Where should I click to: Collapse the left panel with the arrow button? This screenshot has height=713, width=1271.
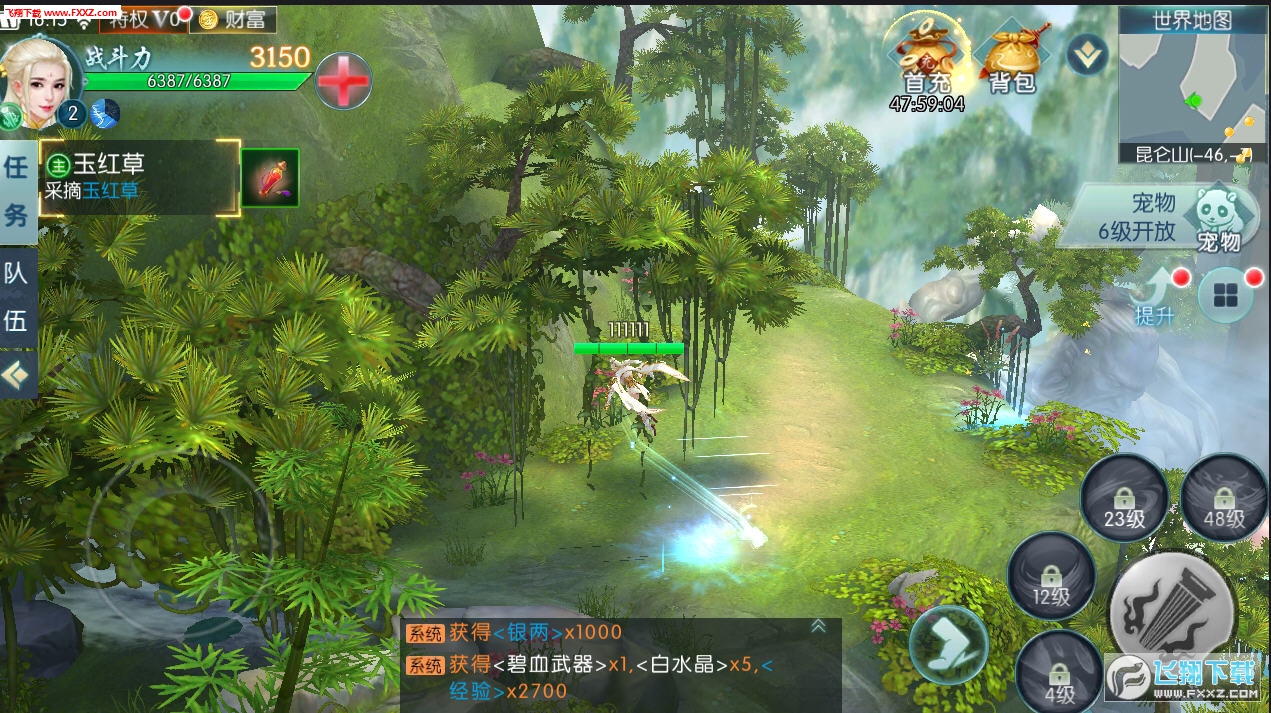[17, 375]
